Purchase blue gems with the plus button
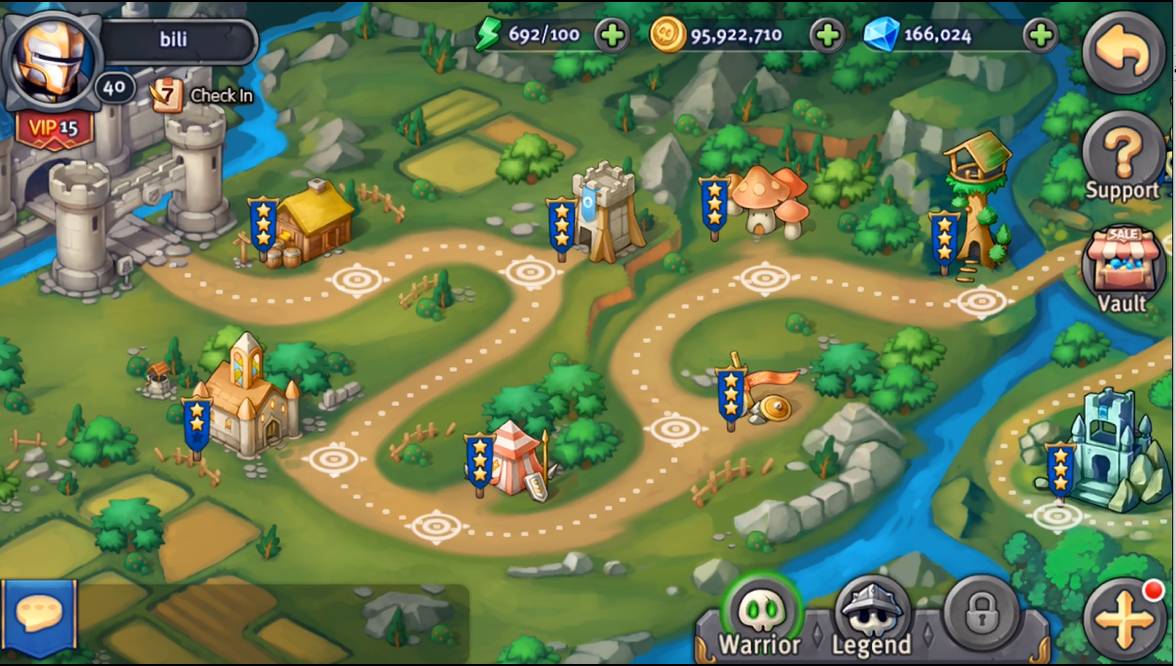The image size is (1176, 666). (1041, 36)
